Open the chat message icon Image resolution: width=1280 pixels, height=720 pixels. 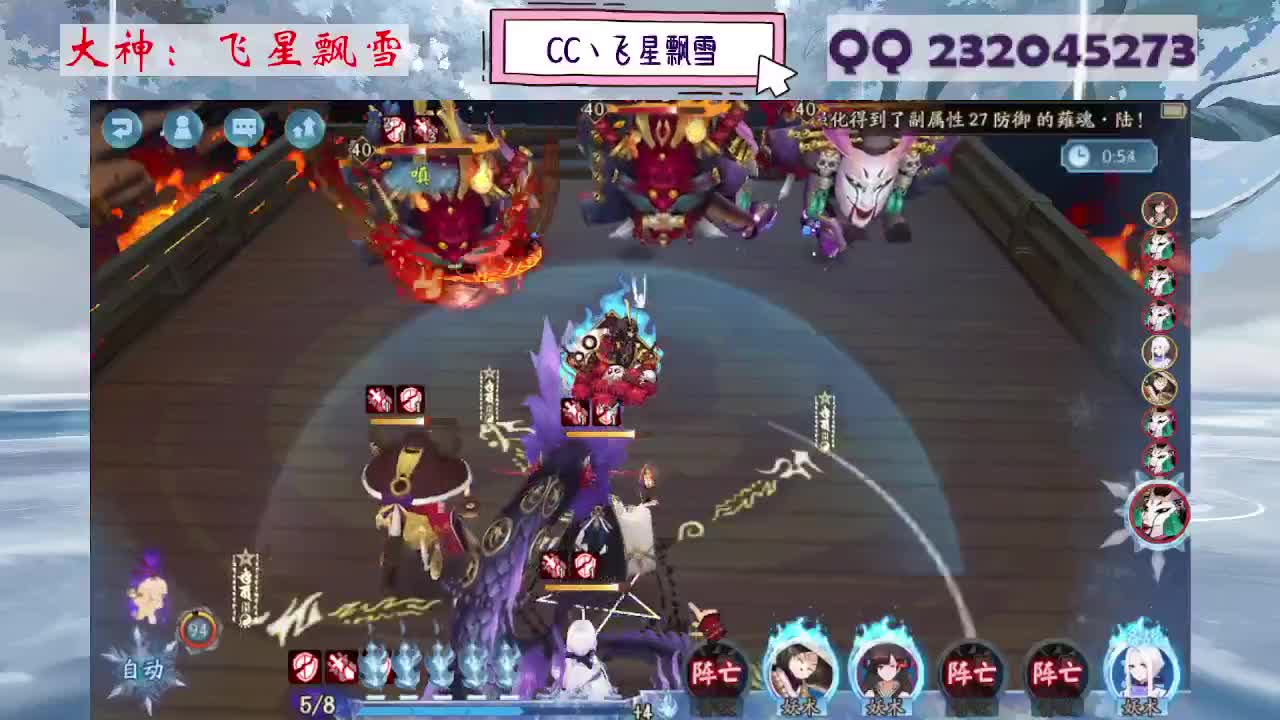[243, 127]
